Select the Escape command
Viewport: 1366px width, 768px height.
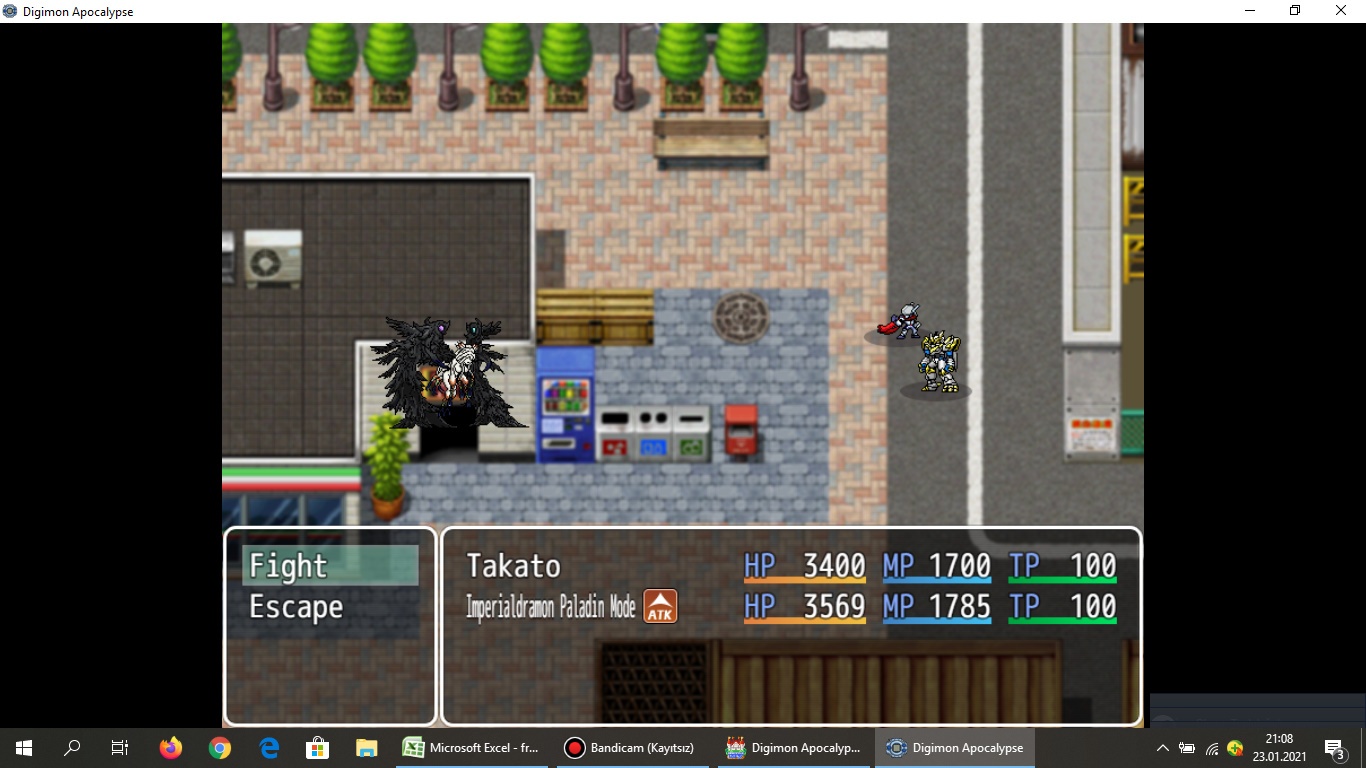pyautogui.click(x=294, y=605)
